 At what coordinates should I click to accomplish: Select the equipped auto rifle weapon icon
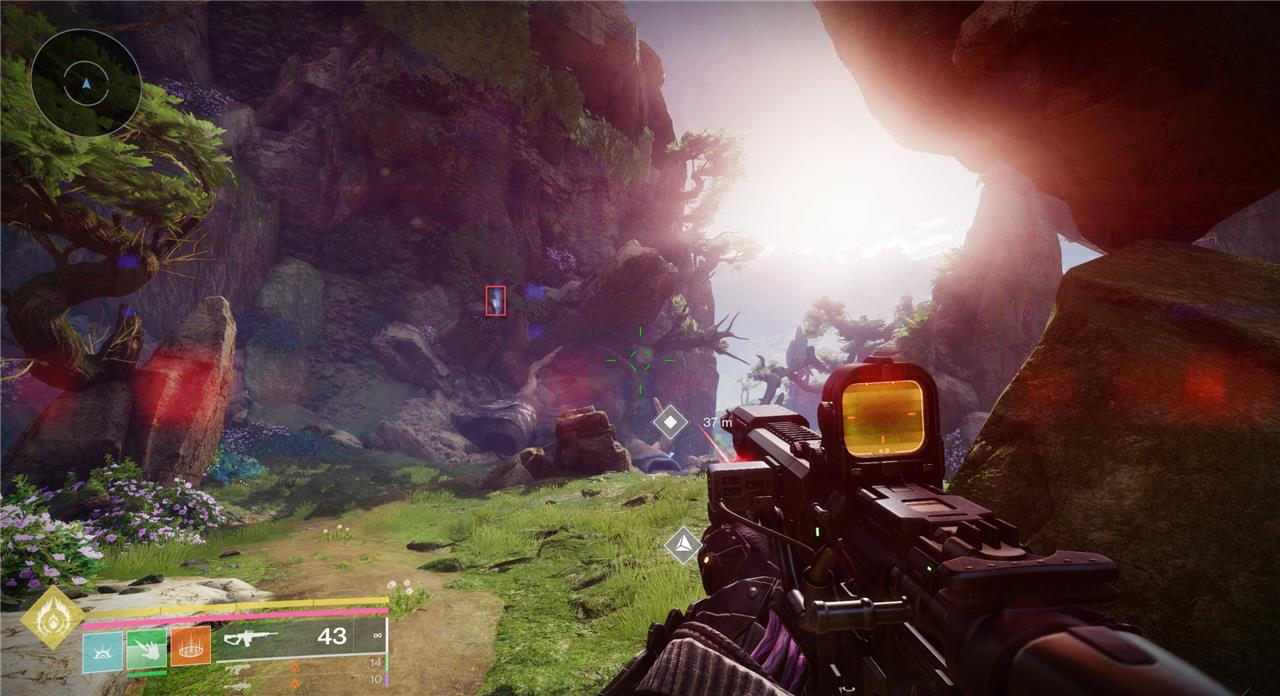pyautogui.click(x=250, y=637)
